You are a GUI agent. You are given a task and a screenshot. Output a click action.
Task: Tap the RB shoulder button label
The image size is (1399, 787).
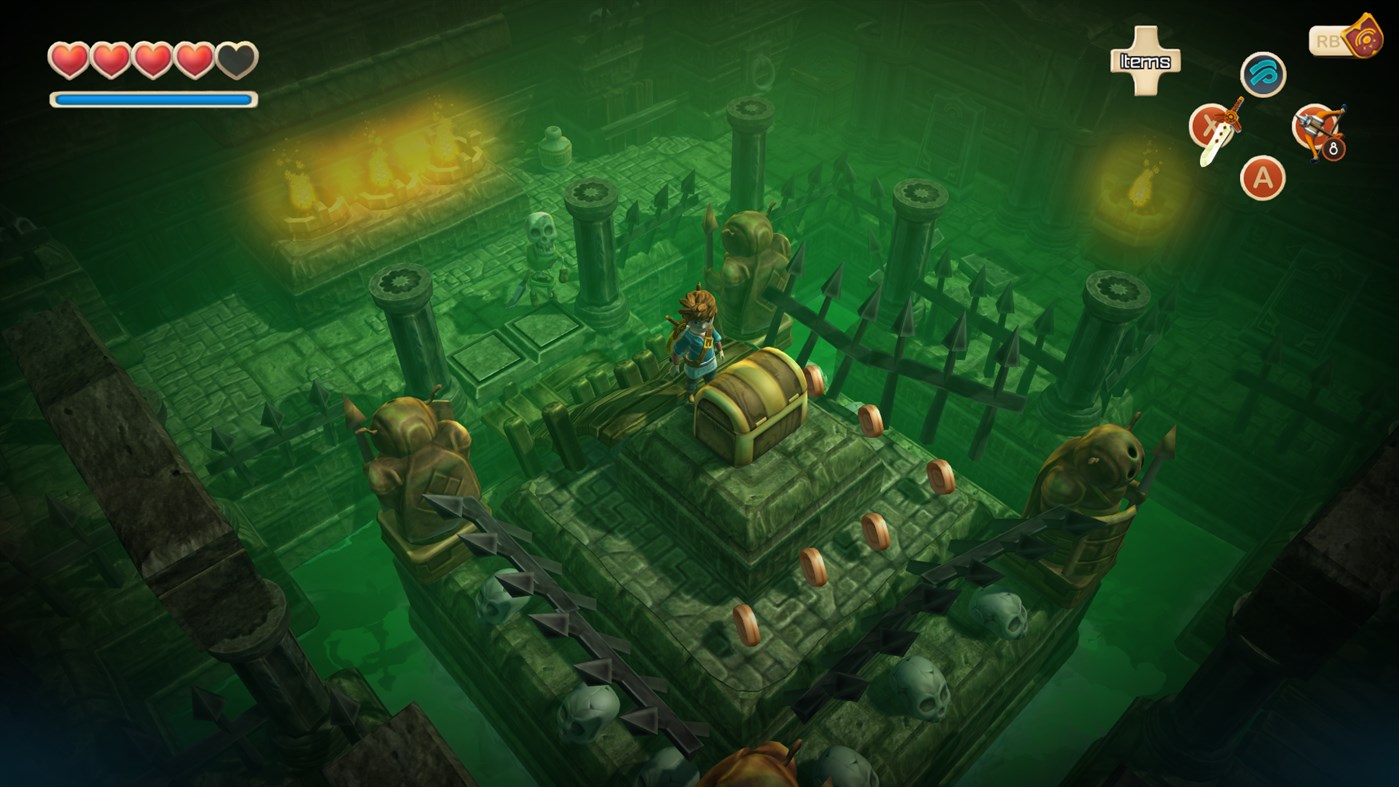point(1327,39)
